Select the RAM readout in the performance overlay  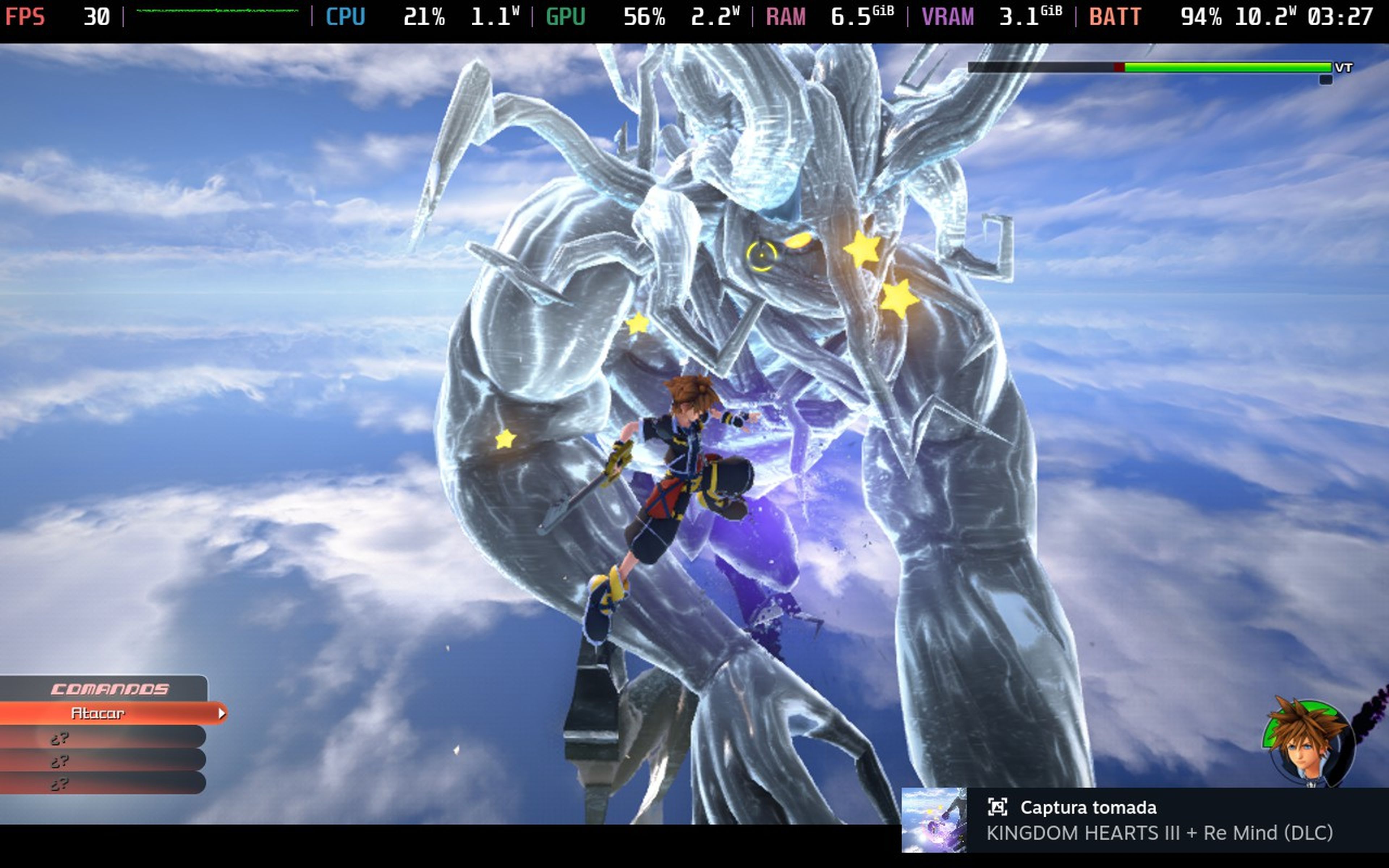tap(786, 17)
